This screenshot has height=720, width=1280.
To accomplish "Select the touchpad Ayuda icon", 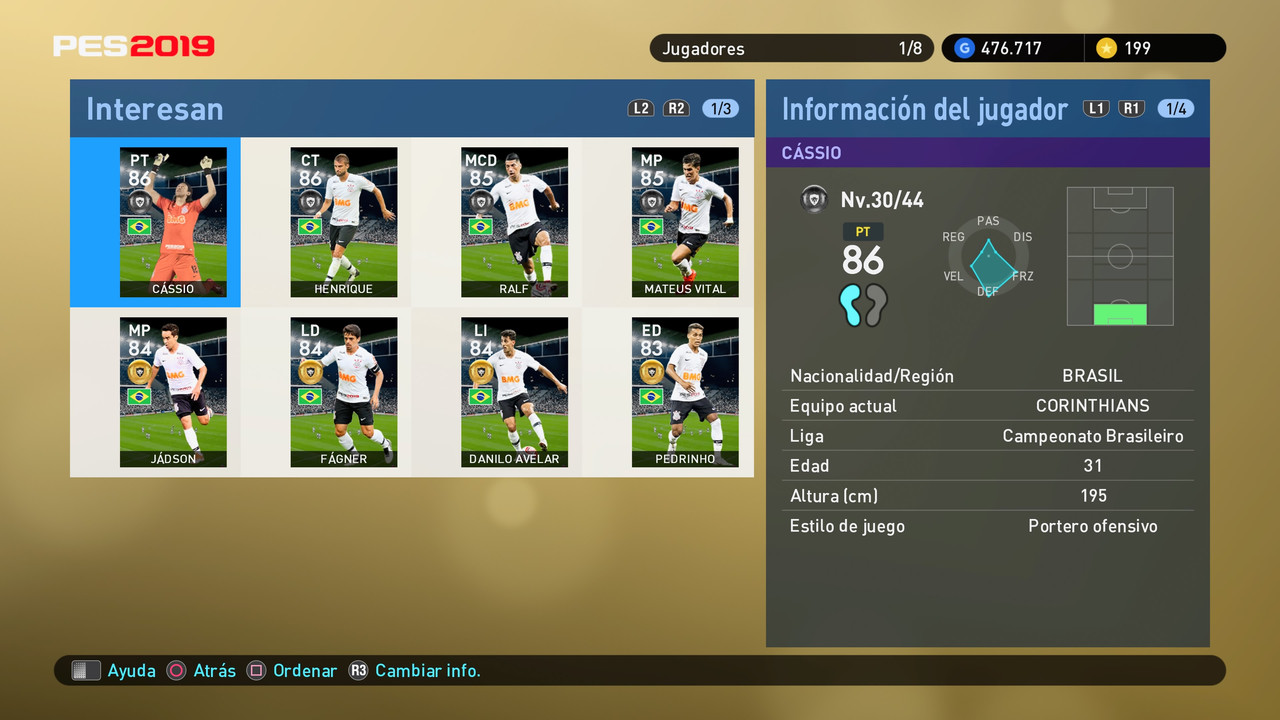I will [x=87, y=670].
